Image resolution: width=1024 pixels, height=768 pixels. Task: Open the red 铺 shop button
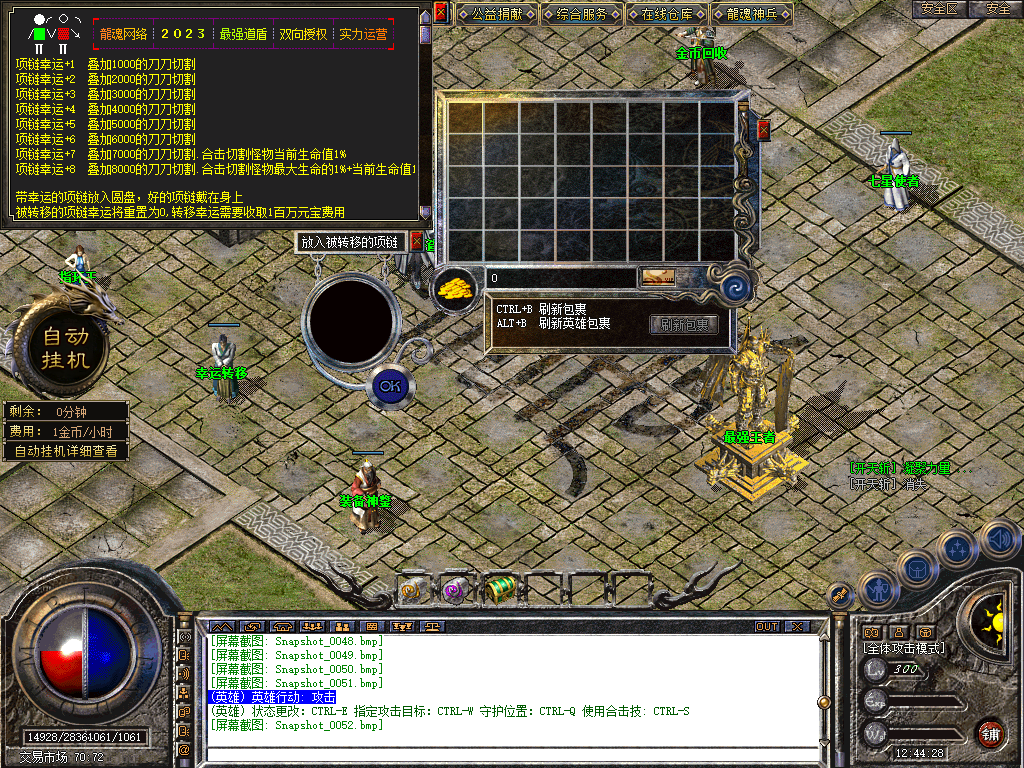(991, 733)
